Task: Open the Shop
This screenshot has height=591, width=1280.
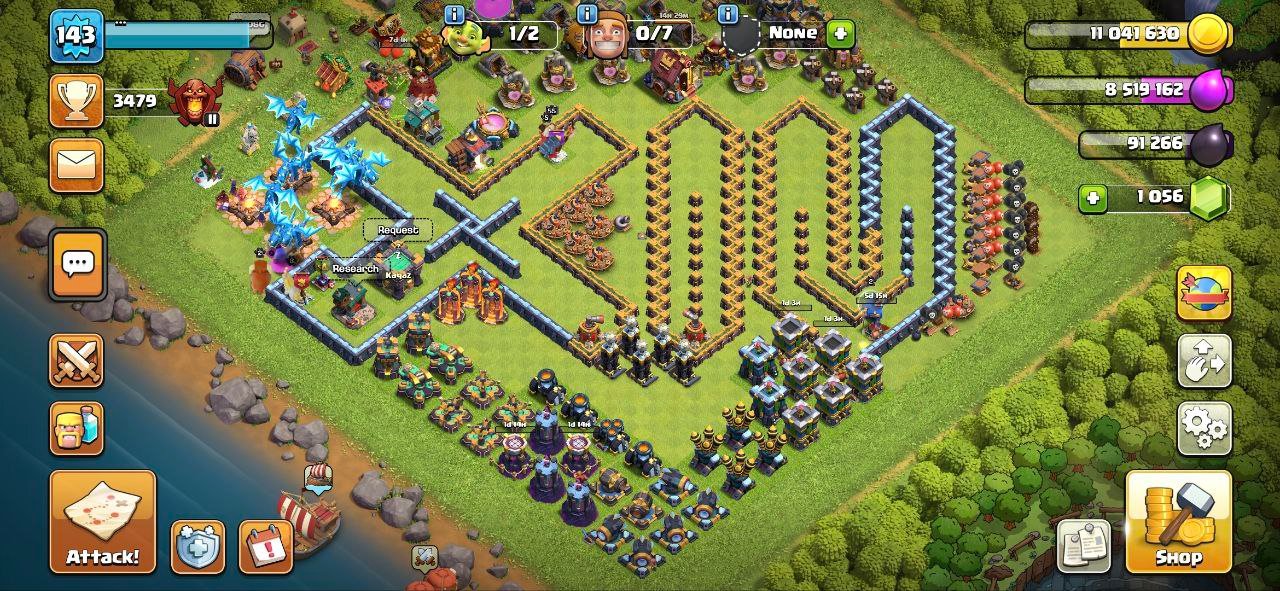Action: (1178, 521)
